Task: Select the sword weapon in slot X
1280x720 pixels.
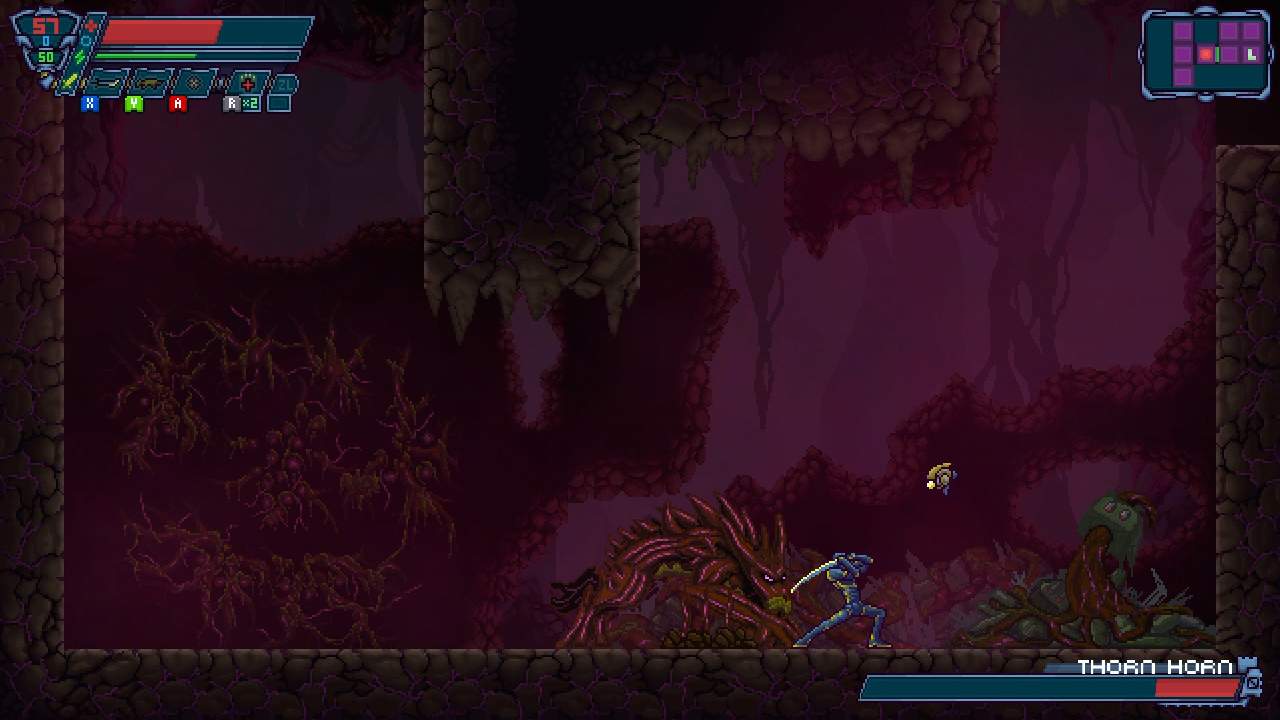Action: pyautogui.click(x=105, y=83)
